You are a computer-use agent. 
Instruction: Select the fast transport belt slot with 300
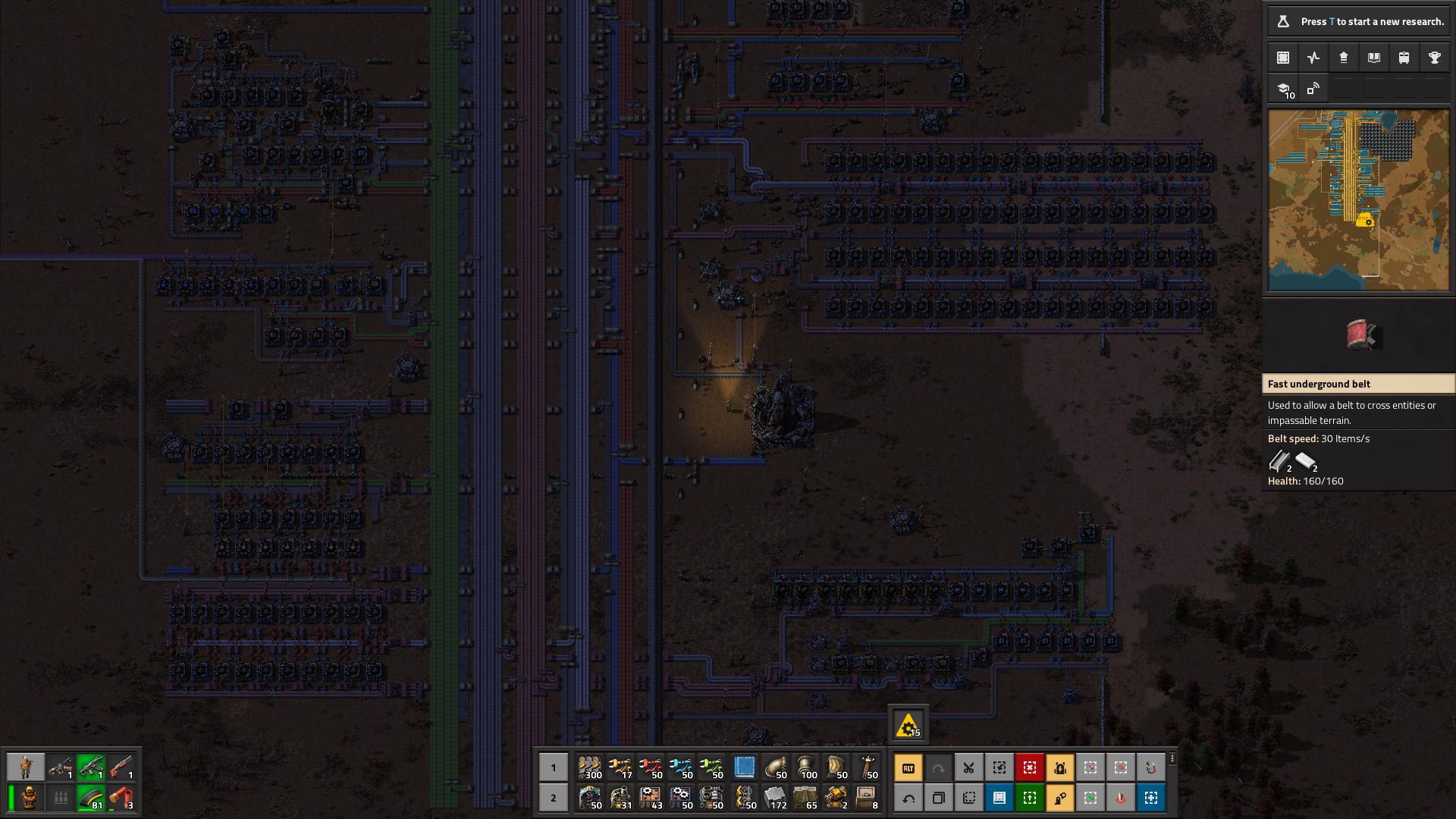[x=589, y=767]
